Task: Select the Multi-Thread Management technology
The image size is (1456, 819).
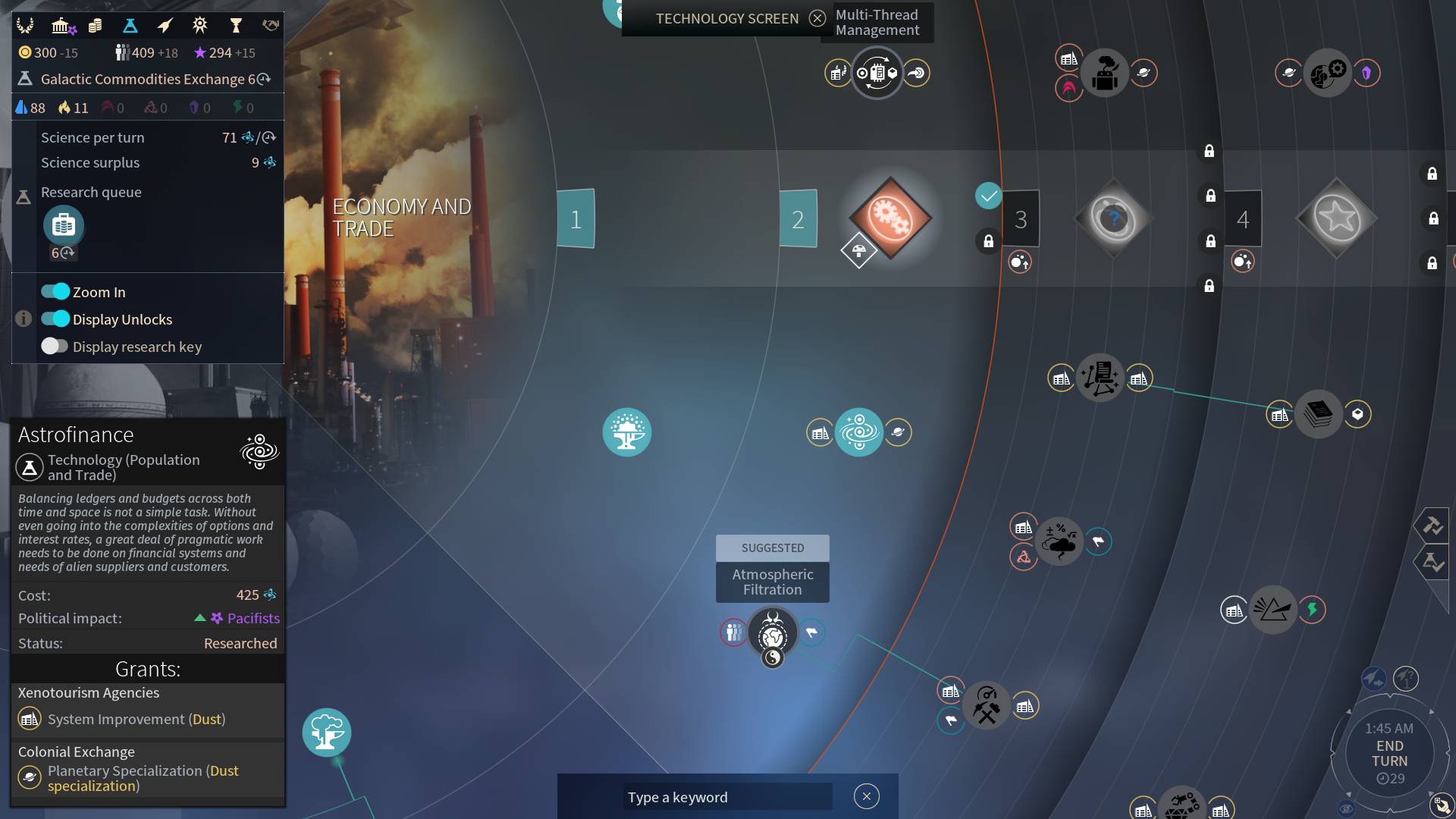Action: (877, 73)
